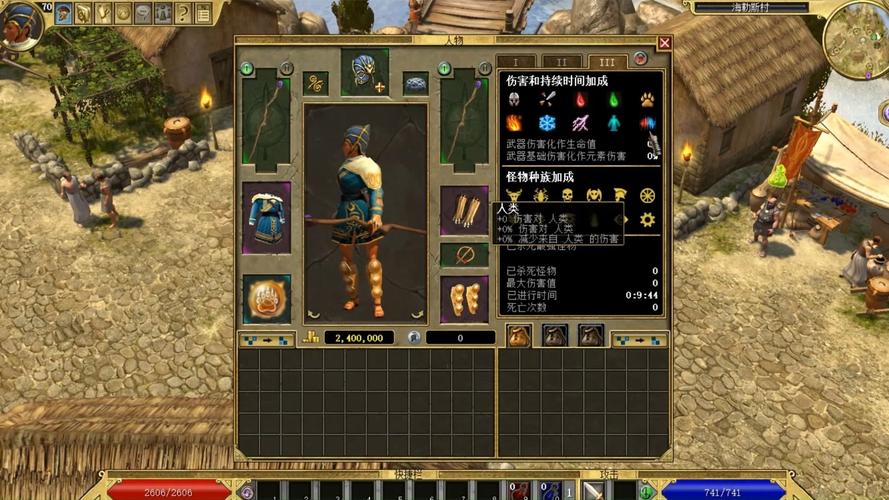889x500 pixels.
Task: Select the right bow weapon slot
Action: pos(464,120)
